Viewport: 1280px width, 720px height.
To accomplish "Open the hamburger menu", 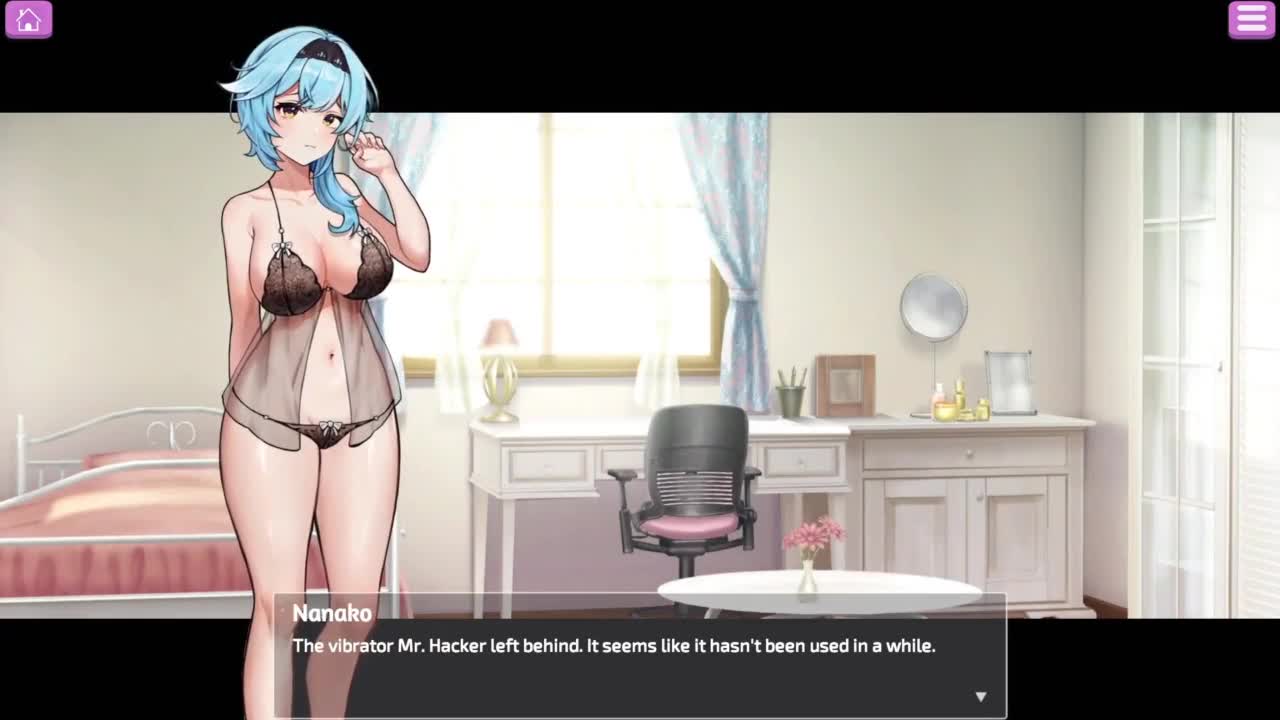I will click(1251, 20).
